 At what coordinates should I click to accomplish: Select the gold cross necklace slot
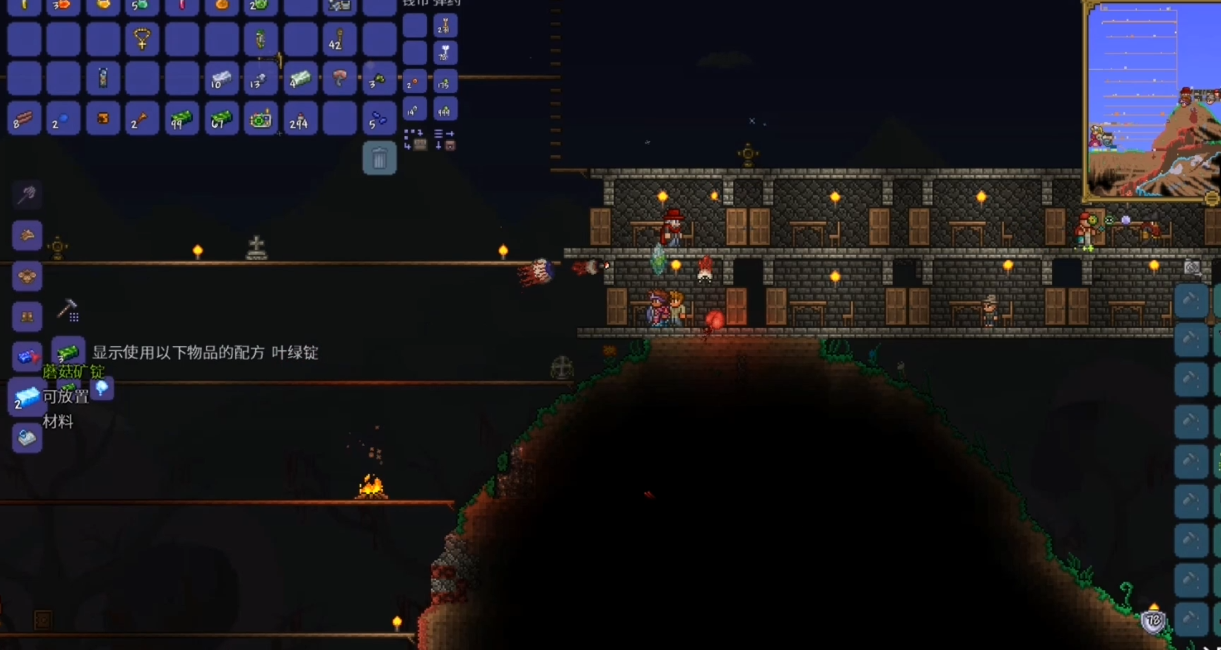coord(142,40)
